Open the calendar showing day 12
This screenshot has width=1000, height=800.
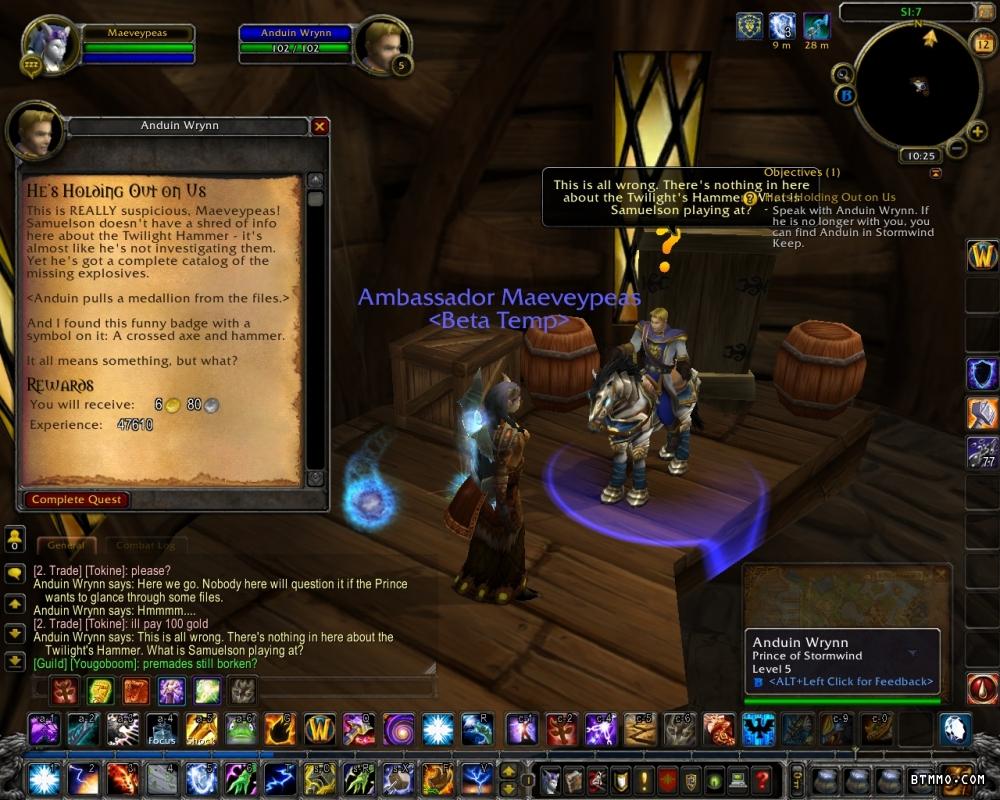coord(981,43)
